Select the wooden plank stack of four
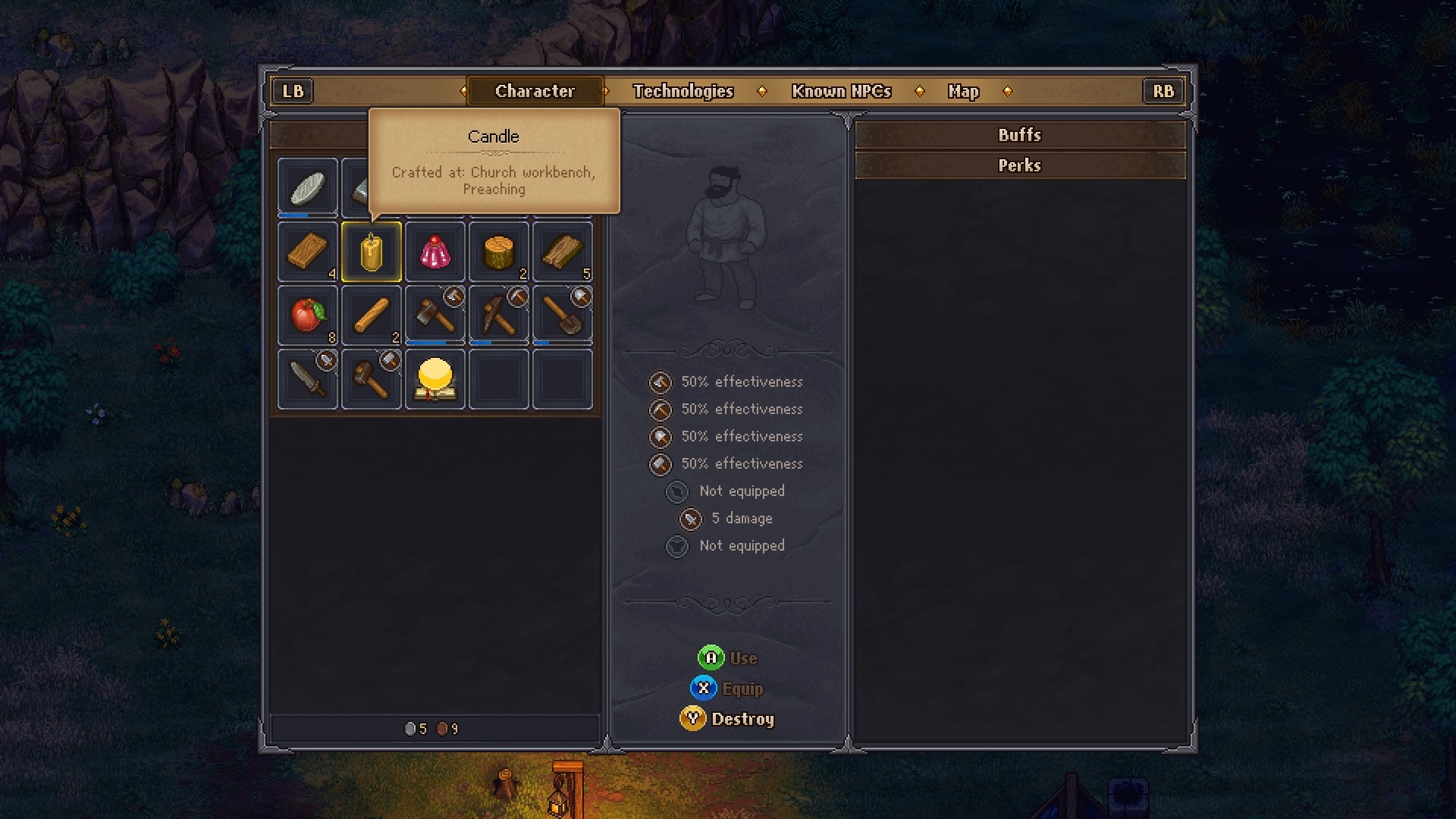The image size is (1456, 819). click(x=308, y=252)
